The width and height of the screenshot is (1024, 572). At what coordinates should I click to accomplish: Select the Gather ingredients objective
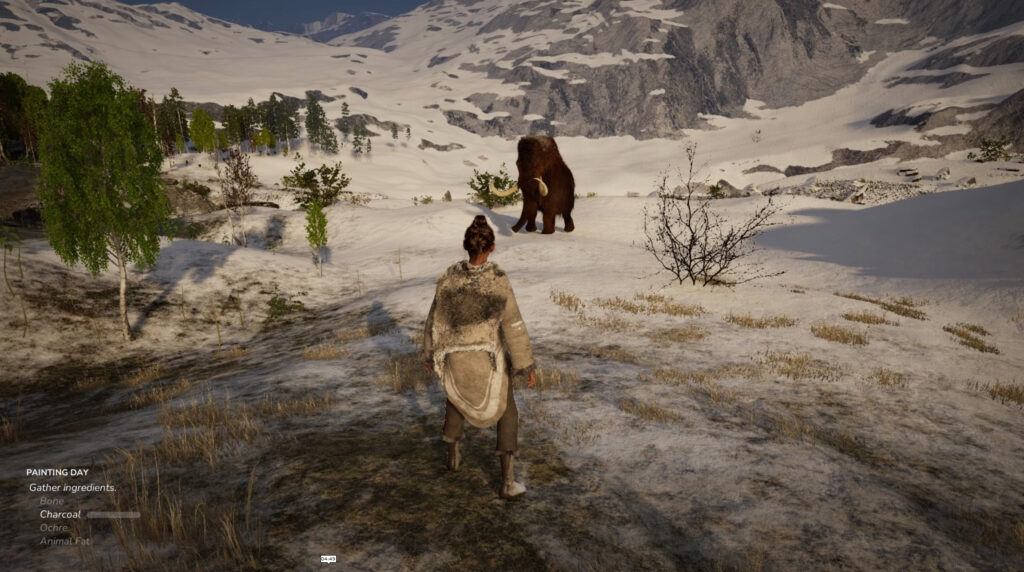click(x=72, y=487)
